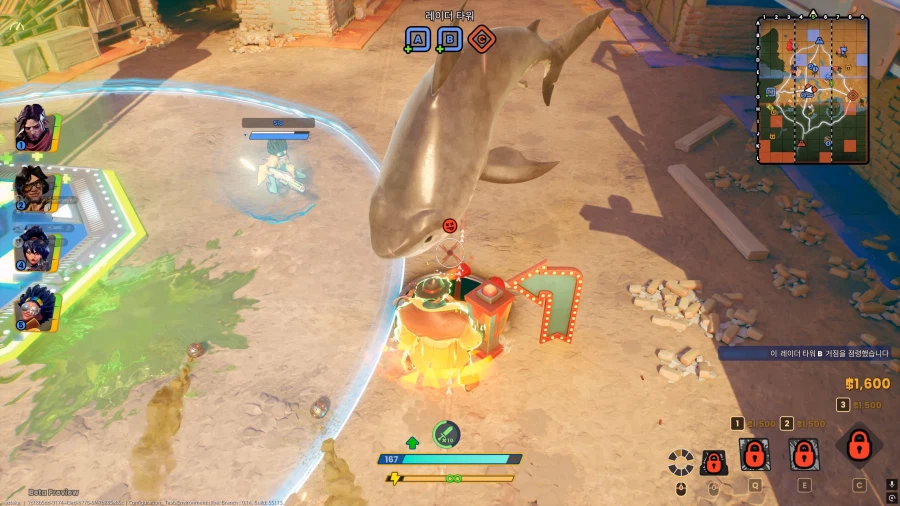Click the locked diamond-shaped C ability
The image size is (900, 506).
click(858, 446)
